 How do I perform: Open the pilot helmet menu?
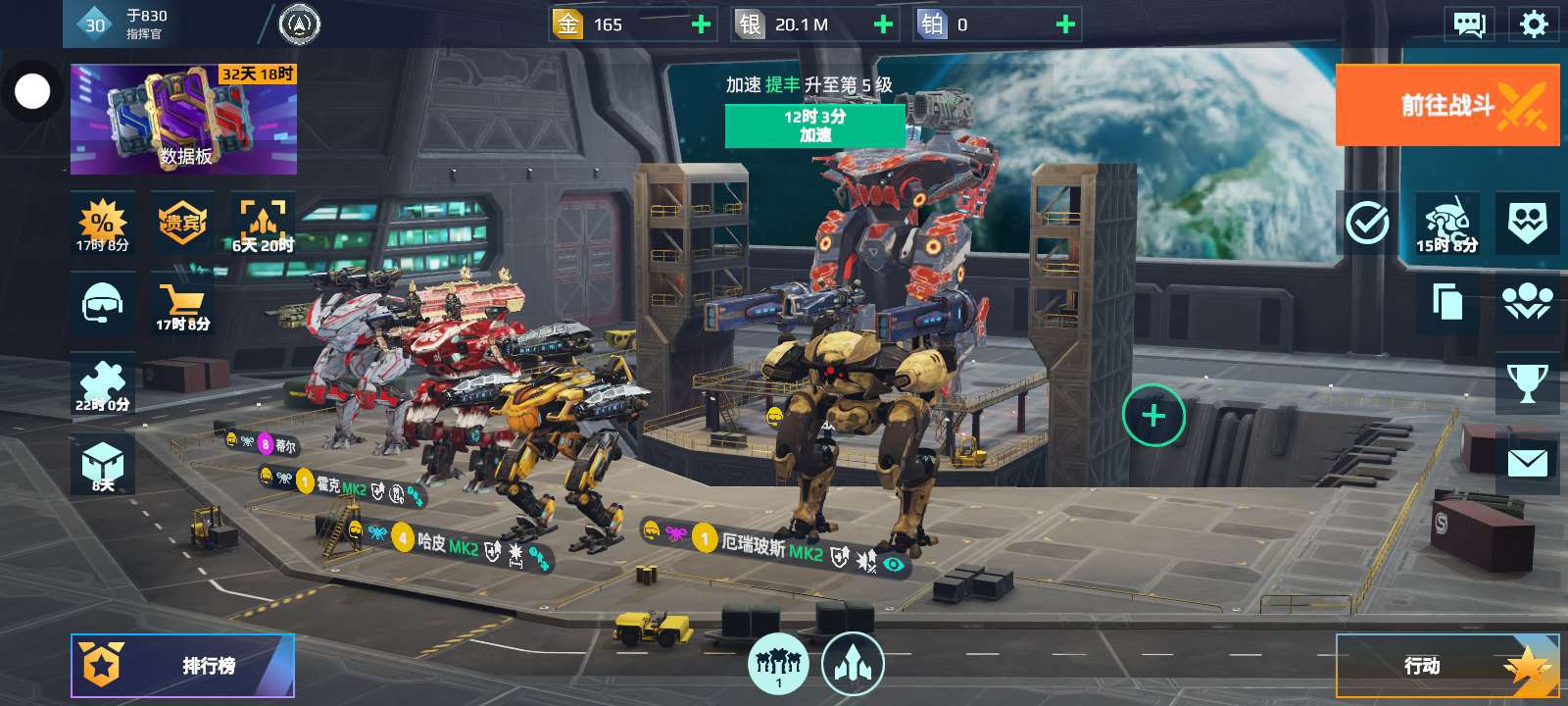pos(102,304)
